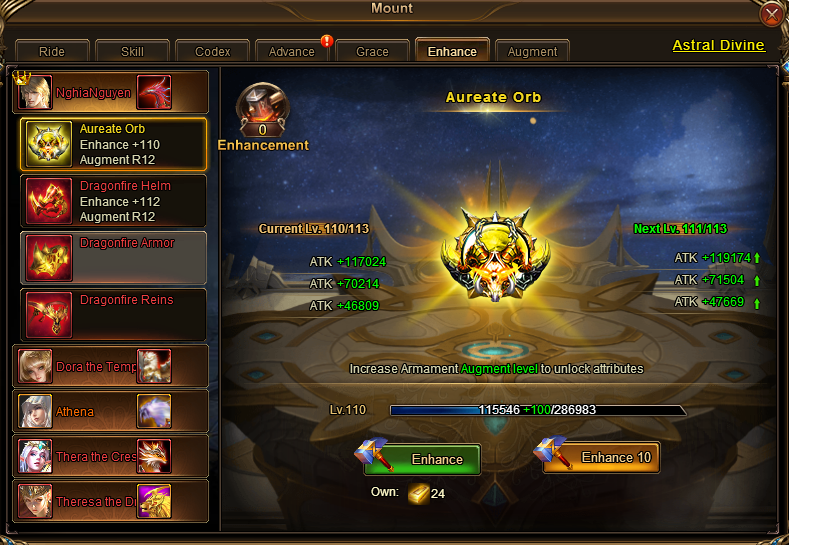Select the Dragonfire Helm armament
Image resolution: width=817 pixels, height=545 pixels.
click(x=113, y=200)
